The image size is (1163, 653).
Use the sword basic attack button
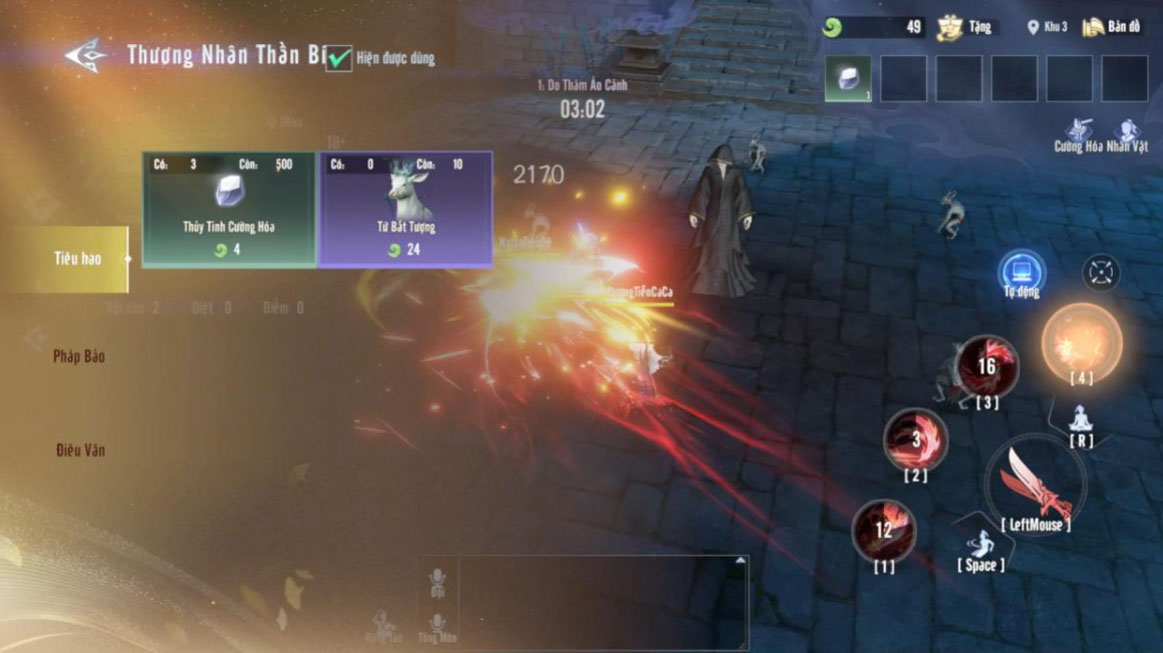tap(1034, 485)
